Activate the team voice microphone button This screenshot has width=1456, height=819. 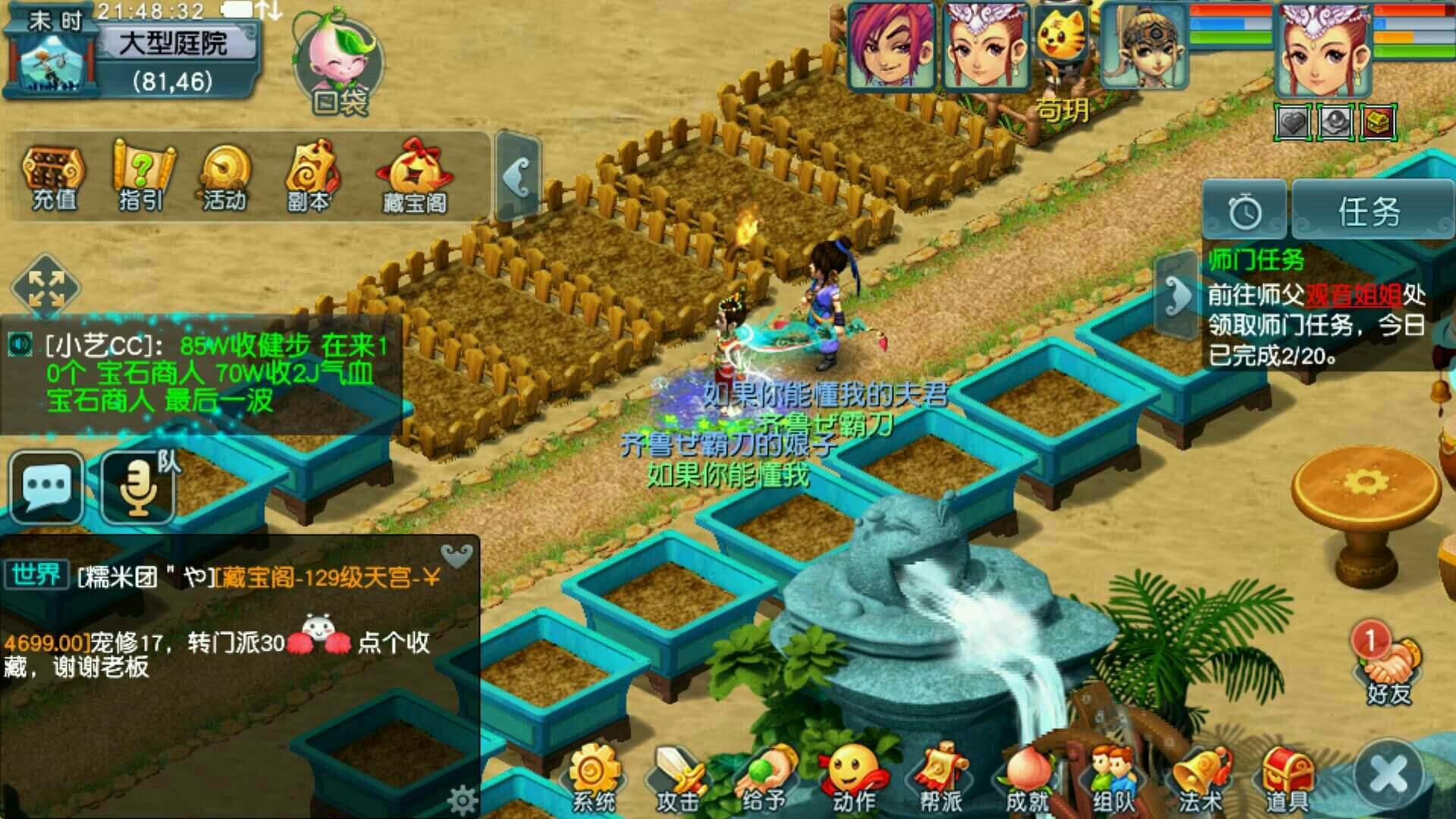139,487
